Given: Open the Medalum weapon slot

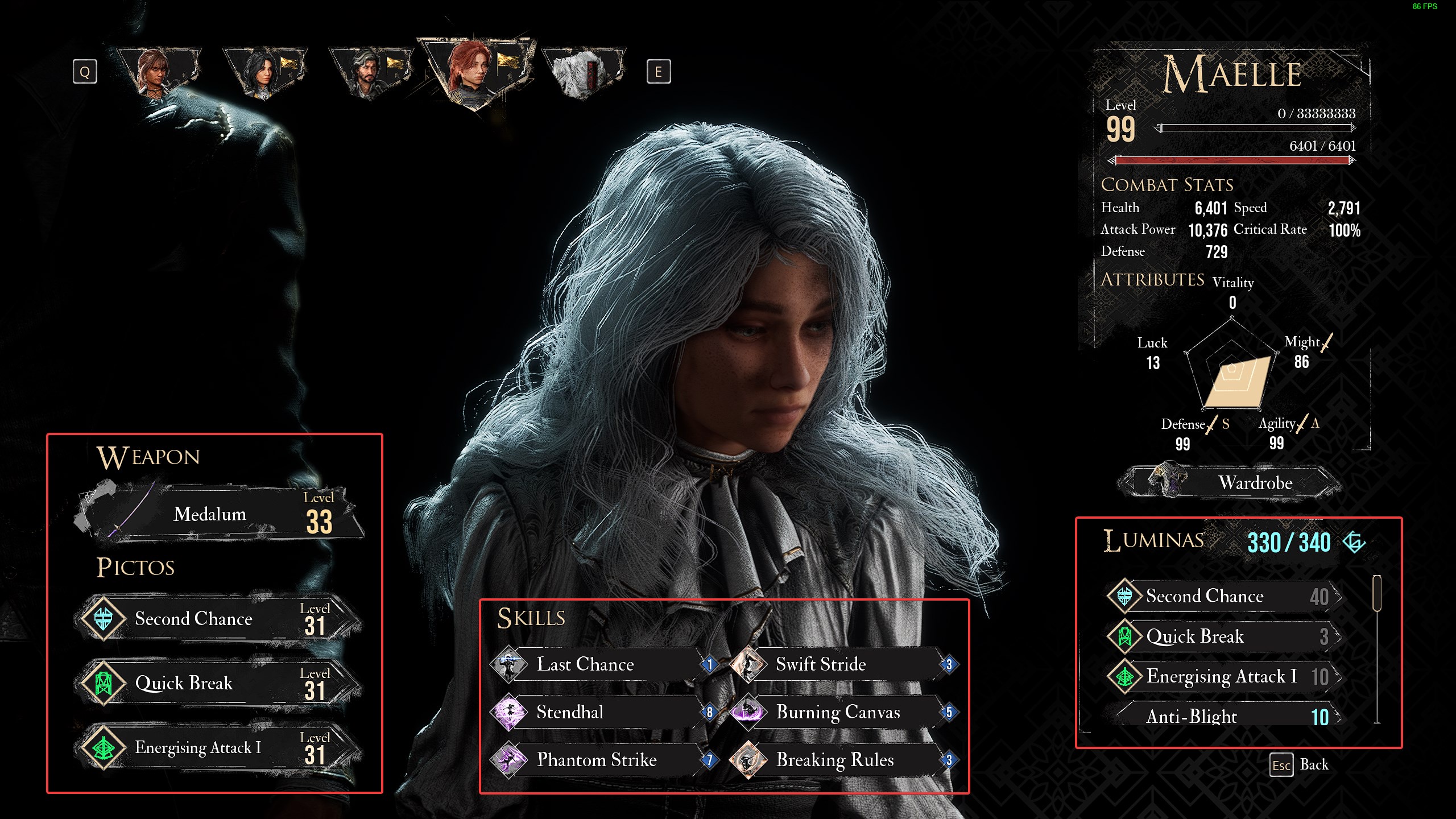Looking at the screenshot, I should [218, 514].
